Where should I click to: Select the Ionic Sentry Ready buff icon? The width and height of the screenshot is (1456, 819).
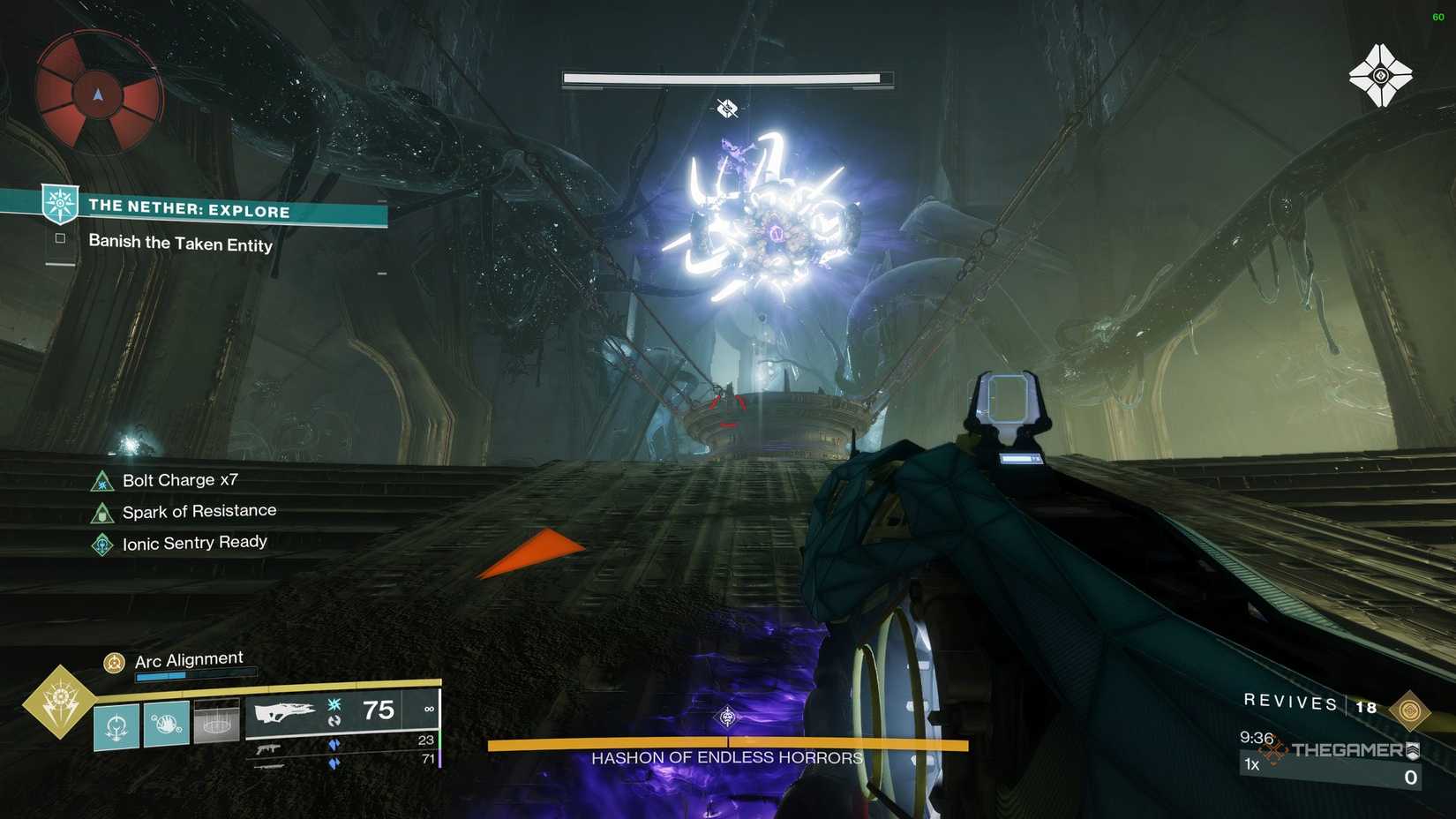click(101, 543)
